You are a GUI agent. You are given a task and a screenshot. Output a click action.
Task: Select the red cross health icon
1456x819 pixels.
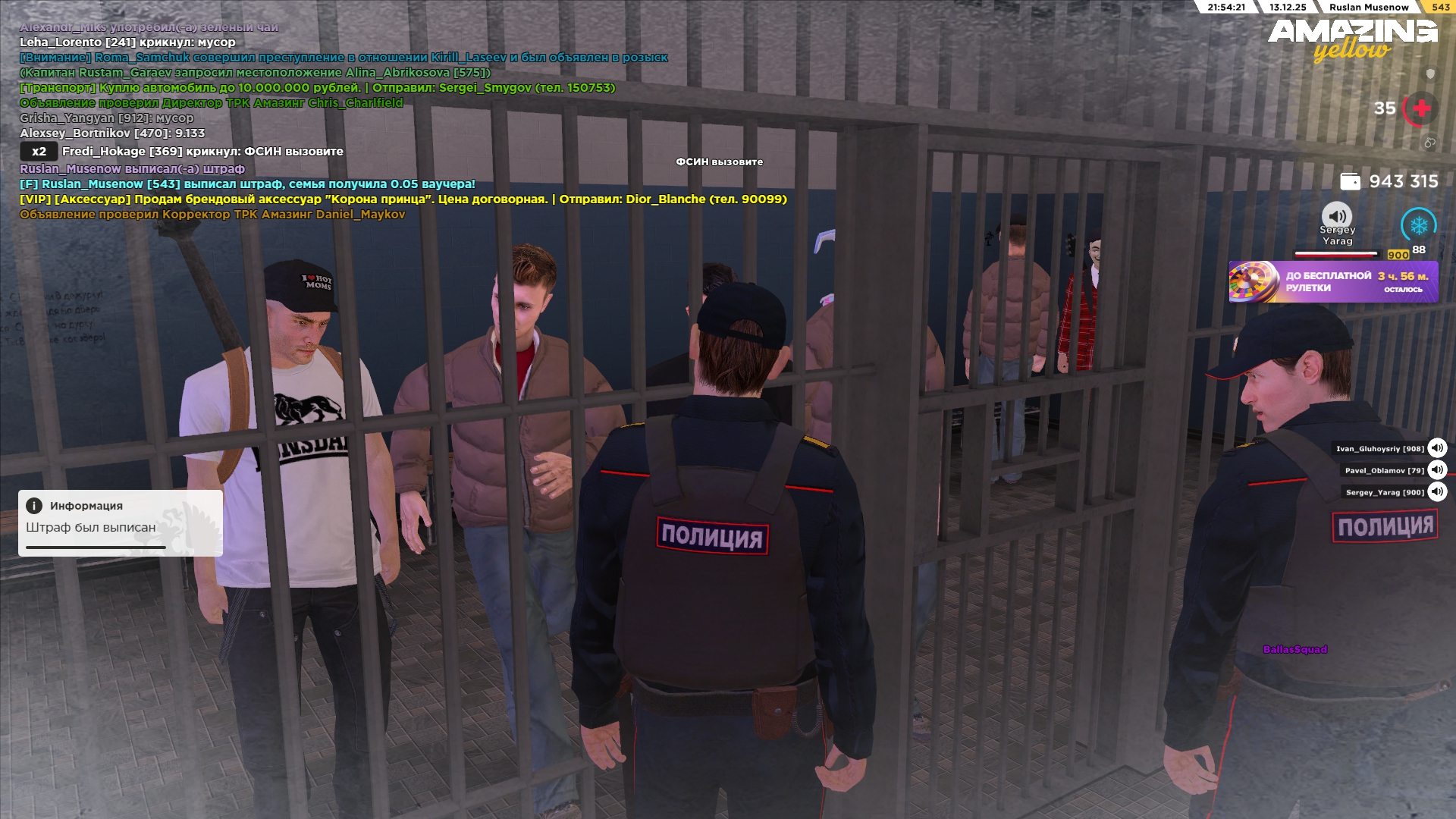tap(1421, 108)
